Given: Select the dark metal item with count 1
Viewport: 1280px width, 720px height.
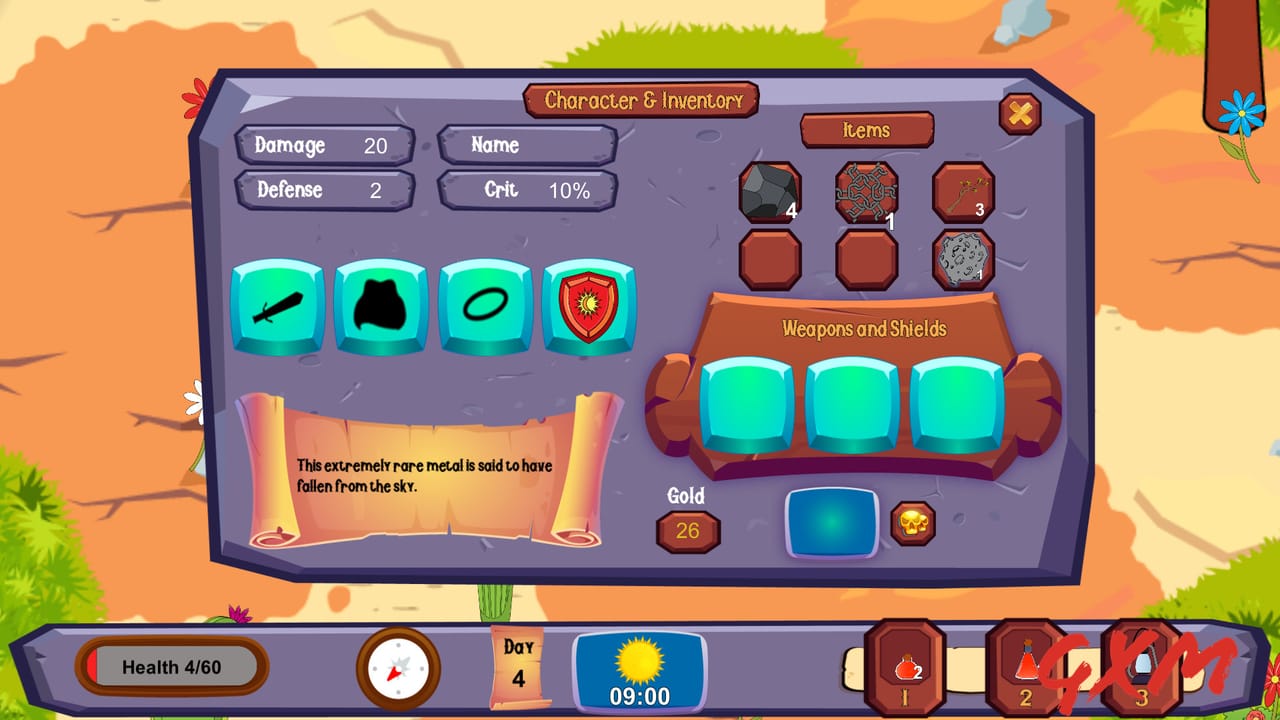Looking at the screenshot, I should [866, 190].
